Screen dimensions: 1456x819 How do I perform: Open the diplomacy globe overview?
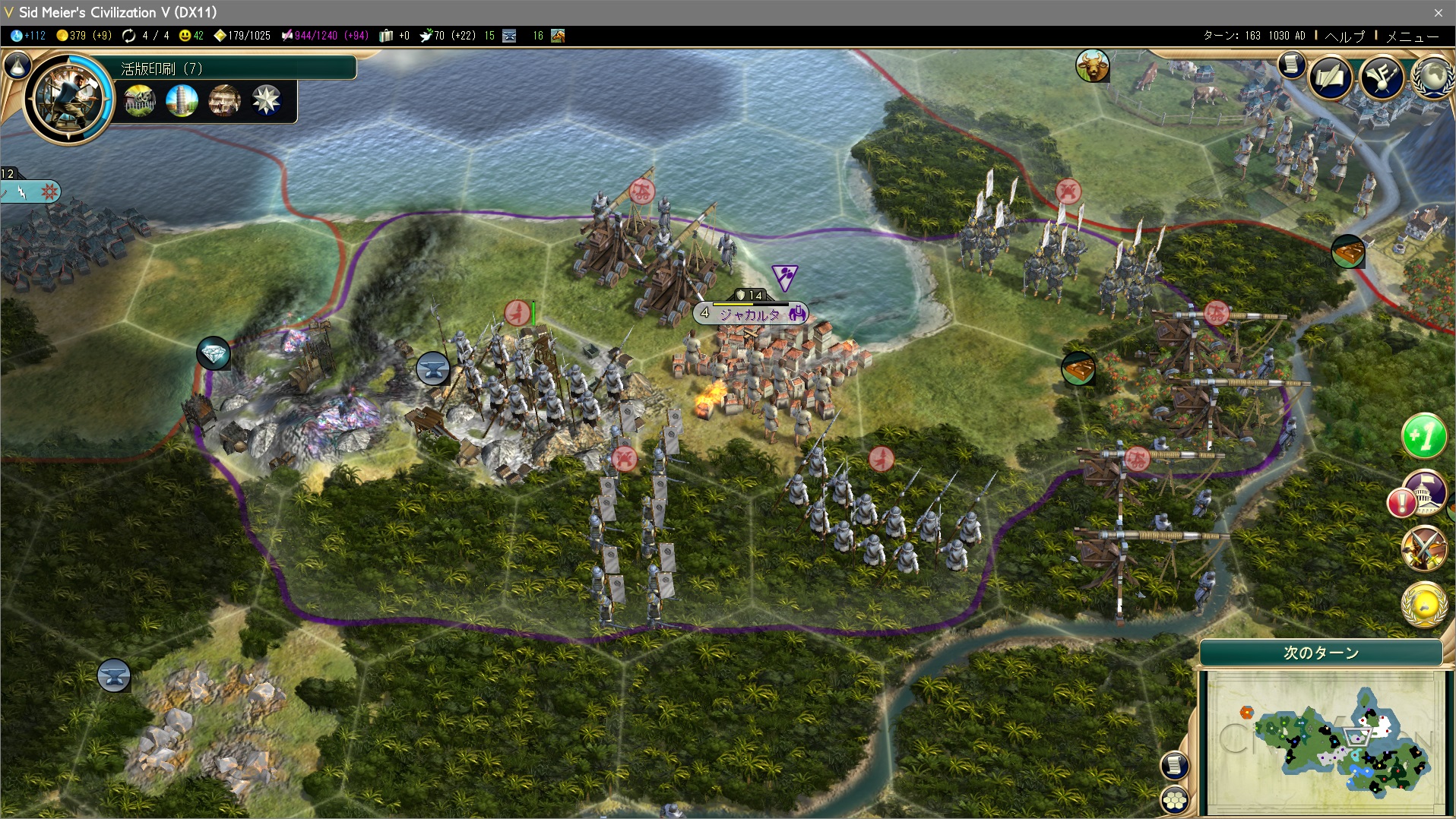click(x=1434, y=76)
